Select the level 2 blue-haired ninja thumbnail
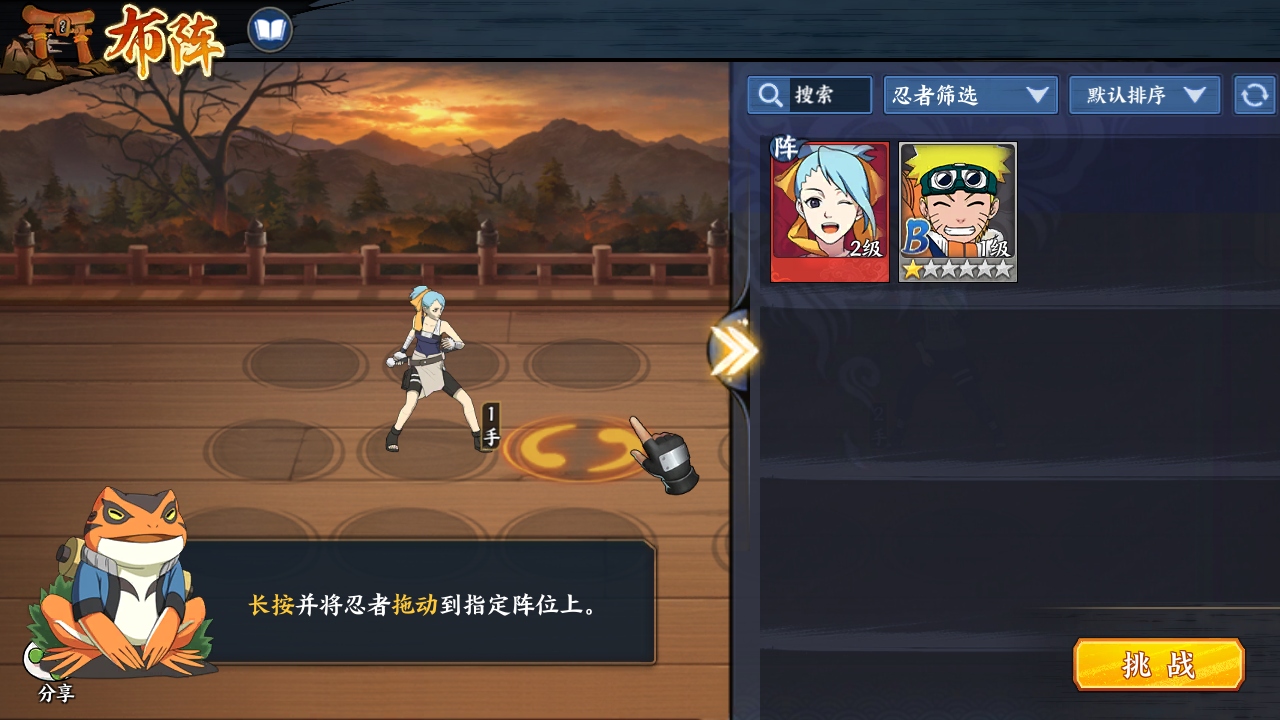1280x720 pixels. [829, 208]
